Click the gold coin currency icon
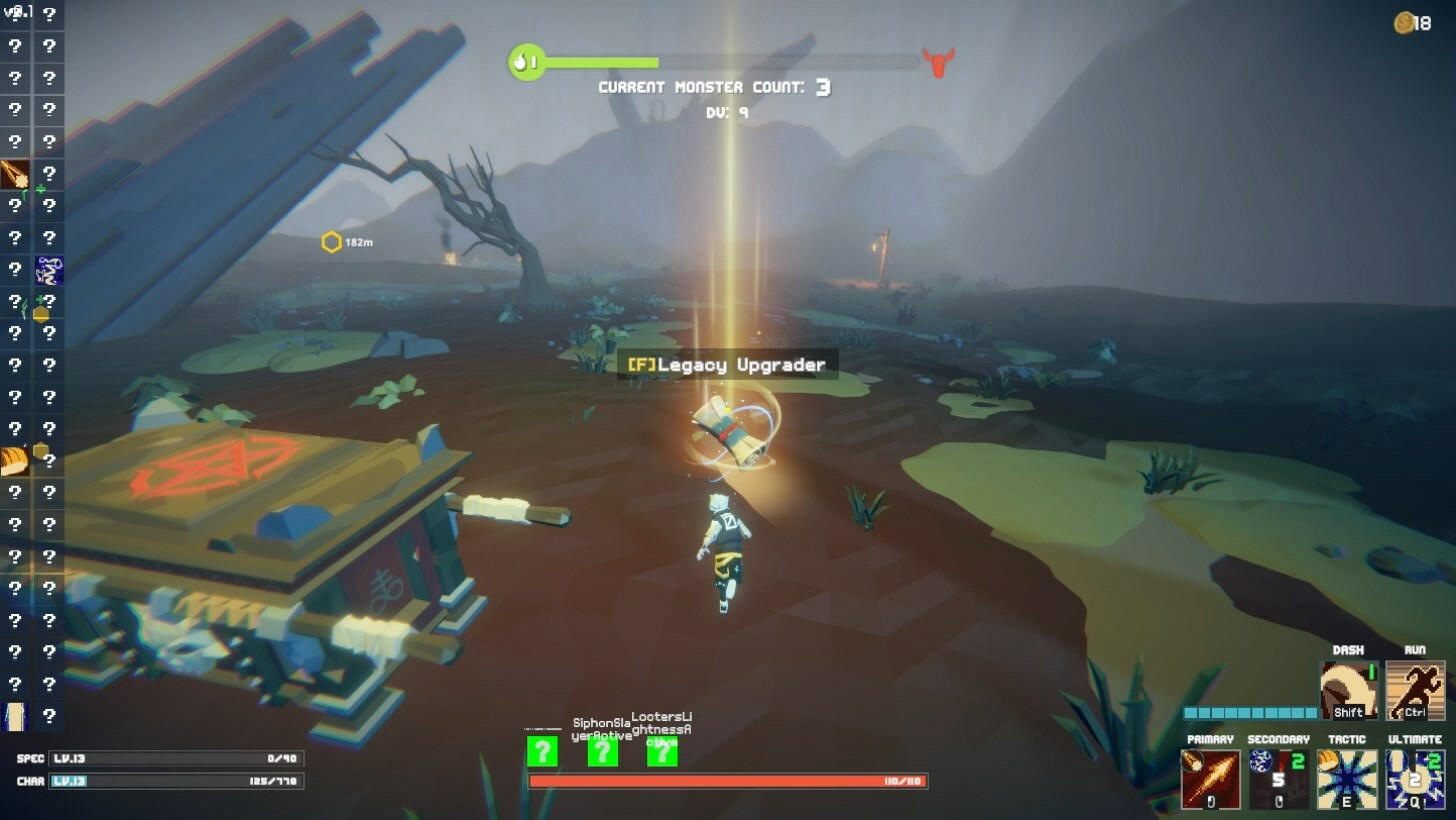Screen dimensions: 1456x820 (1404, 23)
